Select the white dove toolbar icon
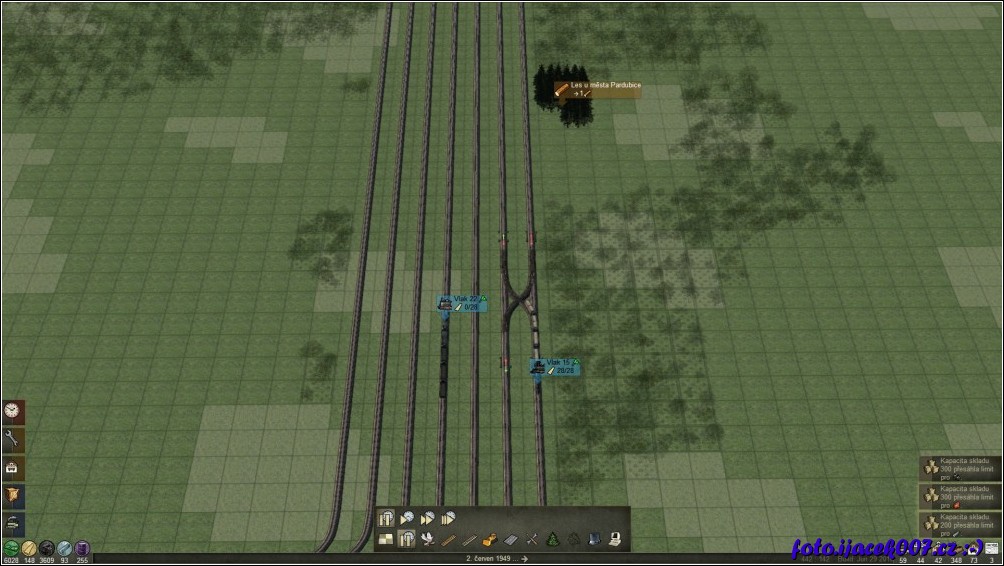Screen dimensions: 1004x566 point(428,540)
